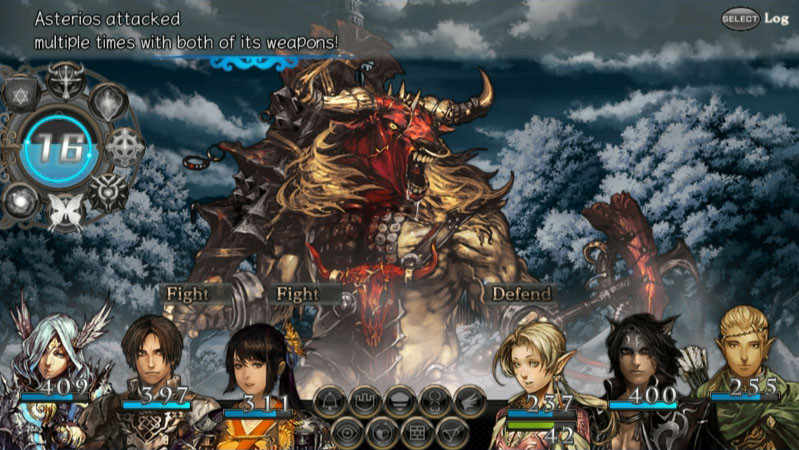Activate the wing icon ability

coord(470,401)
